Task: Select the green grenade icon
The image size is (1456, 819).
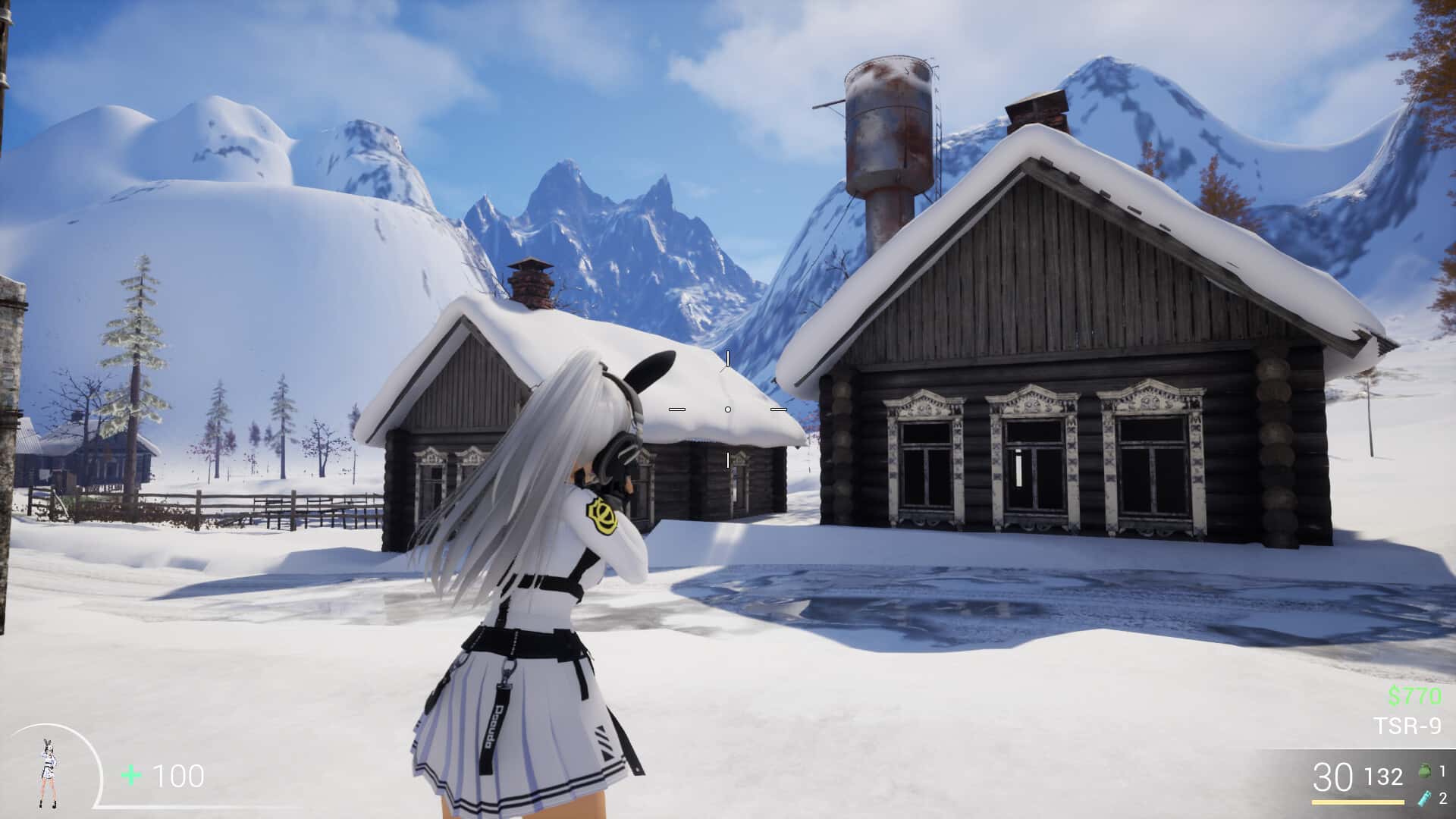Action: (x=1423, y=772)
